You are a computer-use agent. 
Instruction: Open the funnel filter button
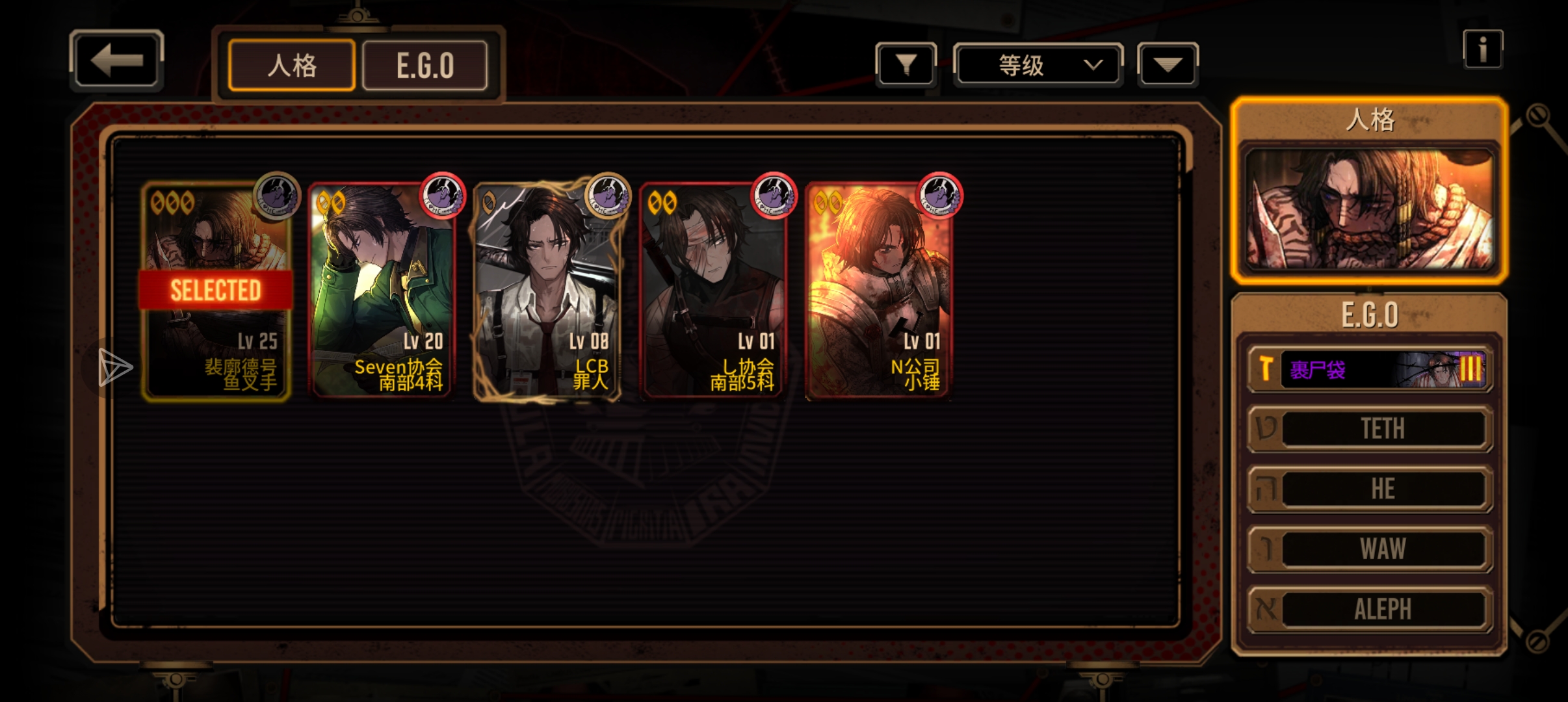pos(906,65)
